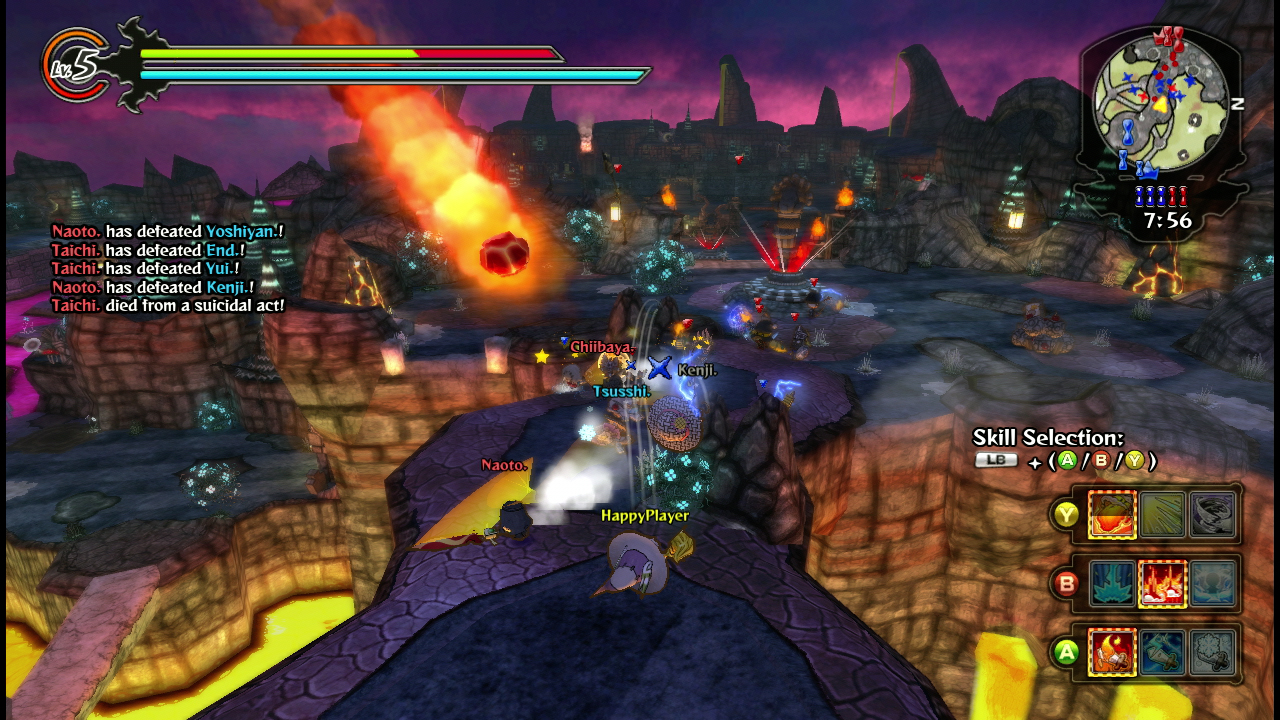This screenshot has width=1280, height=720.
Task: Expand the Skill Selection panel header
Action: [1050, 438]
